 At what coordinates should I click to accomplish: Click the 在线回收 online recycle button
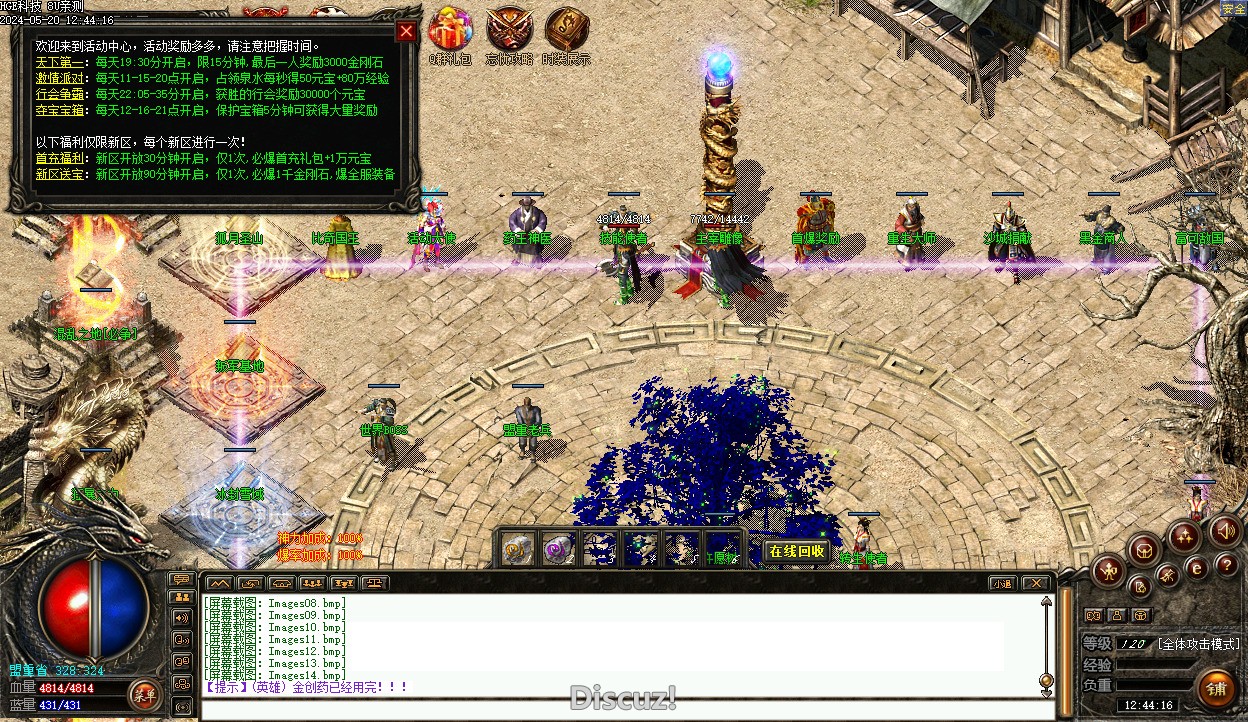(796, 551)
